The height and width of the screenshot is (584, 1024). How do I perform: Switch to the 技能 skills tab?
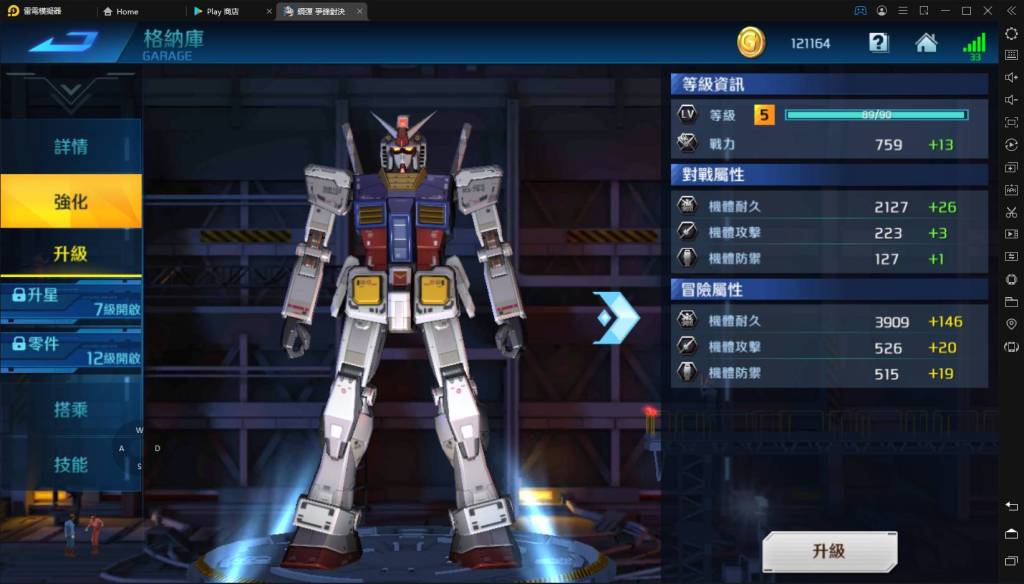pyautogui.click(x=70, y=464)
